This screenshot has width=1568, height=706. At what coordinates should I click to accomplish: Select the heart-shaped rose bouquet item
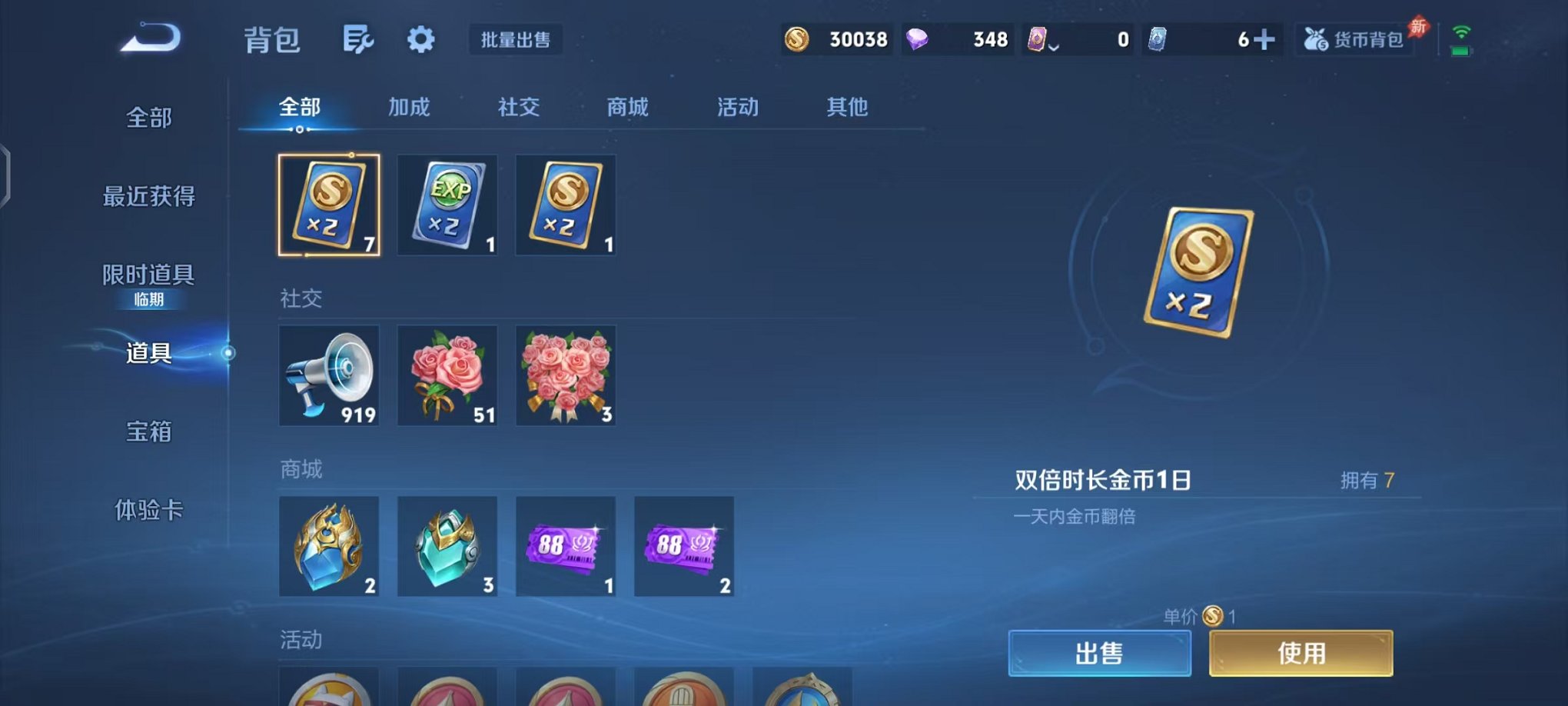[566, 376]
